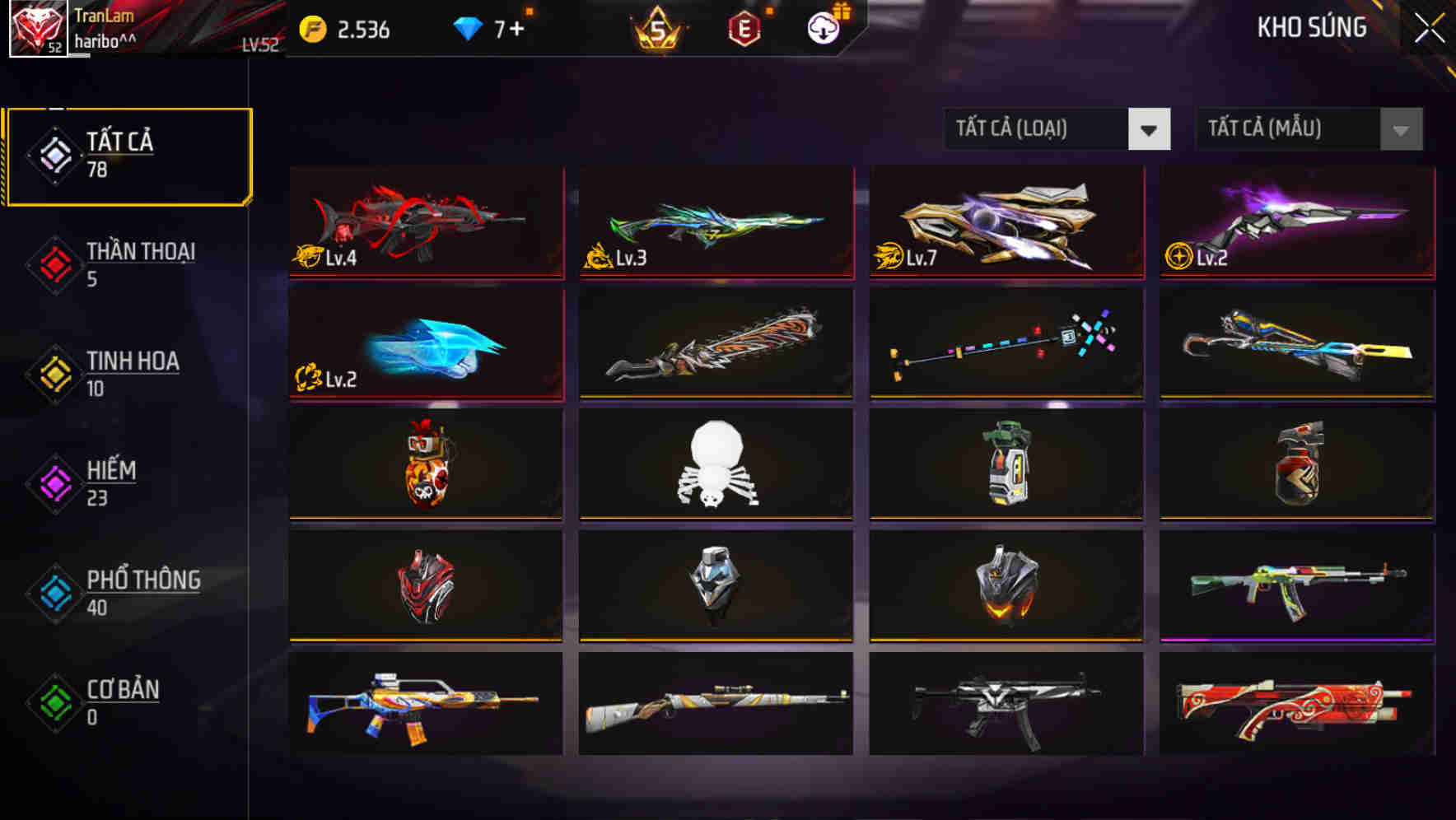The width and height of the screenshot is (1456, 820).
Task: Click the purple Lv.2 sniper skin
Action: pyautogui.click(x=1295, y=222)
